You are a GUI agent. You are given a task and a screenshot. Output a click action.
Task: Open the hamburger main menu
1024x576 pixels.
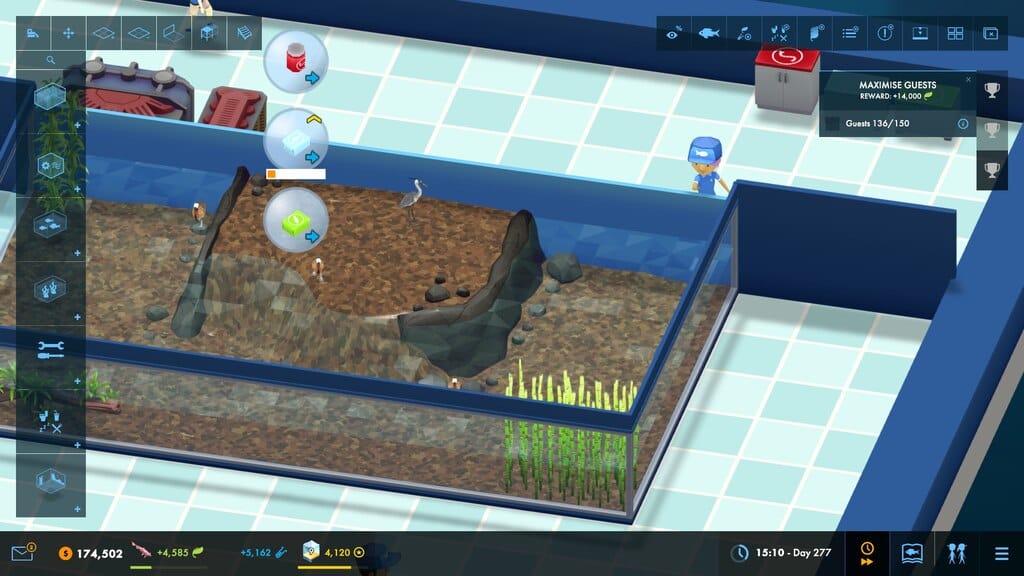(x=1001, y=553)
